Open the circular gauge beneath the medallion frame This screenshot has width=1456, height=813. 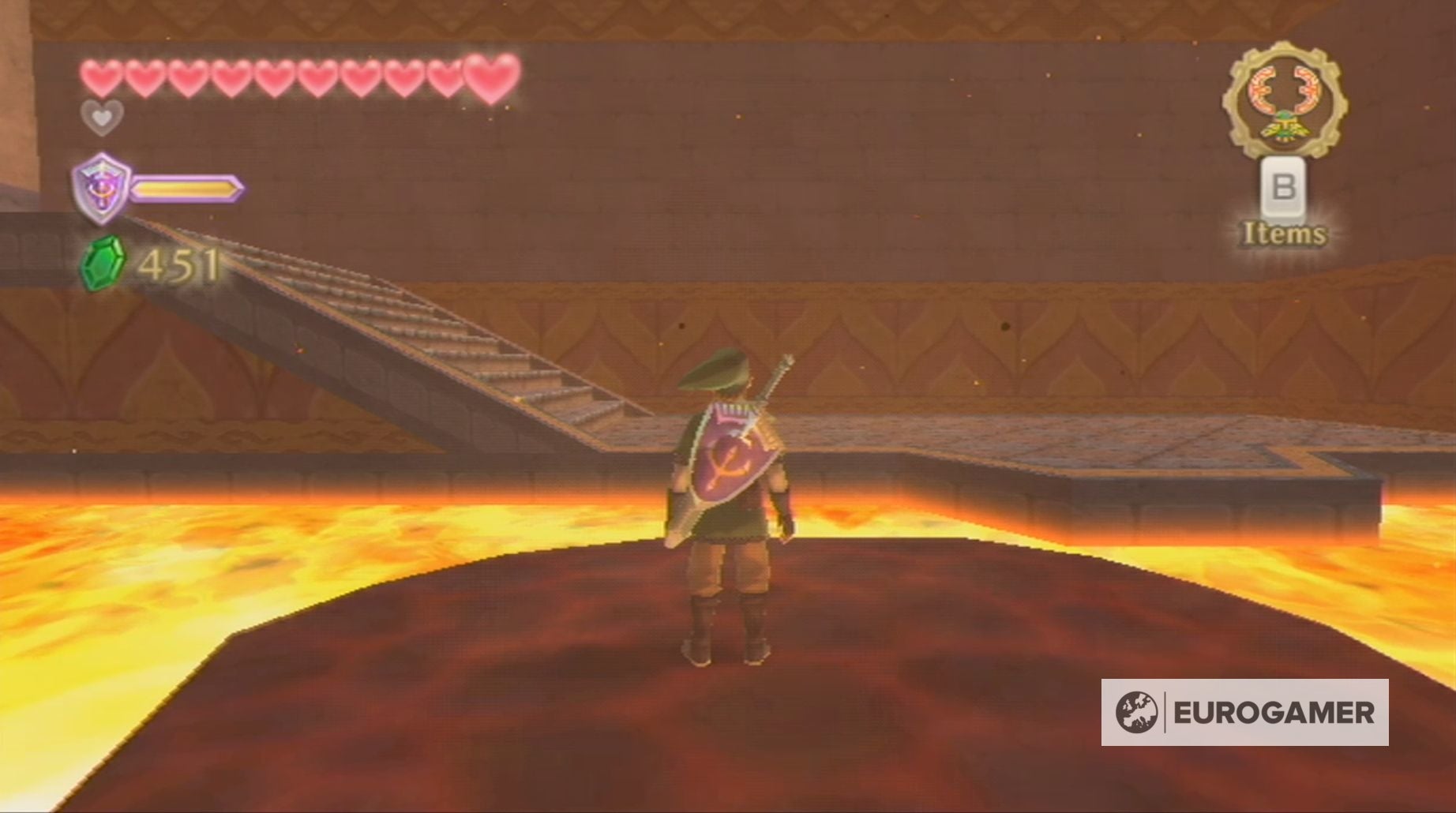(1287, 99)
